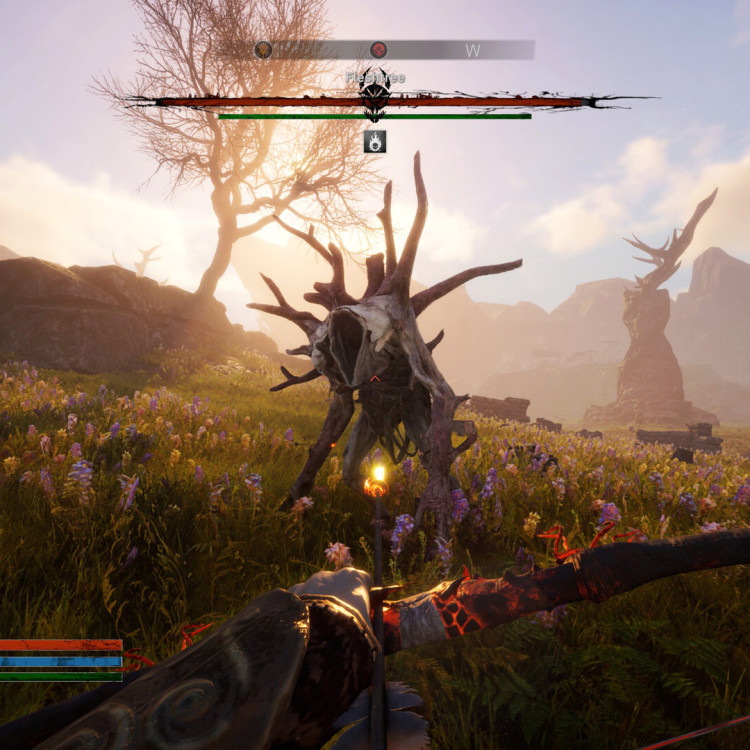Click the orange marker on the compass
The width and height of the screenshot is (750, 750).
tap(263, 50)
